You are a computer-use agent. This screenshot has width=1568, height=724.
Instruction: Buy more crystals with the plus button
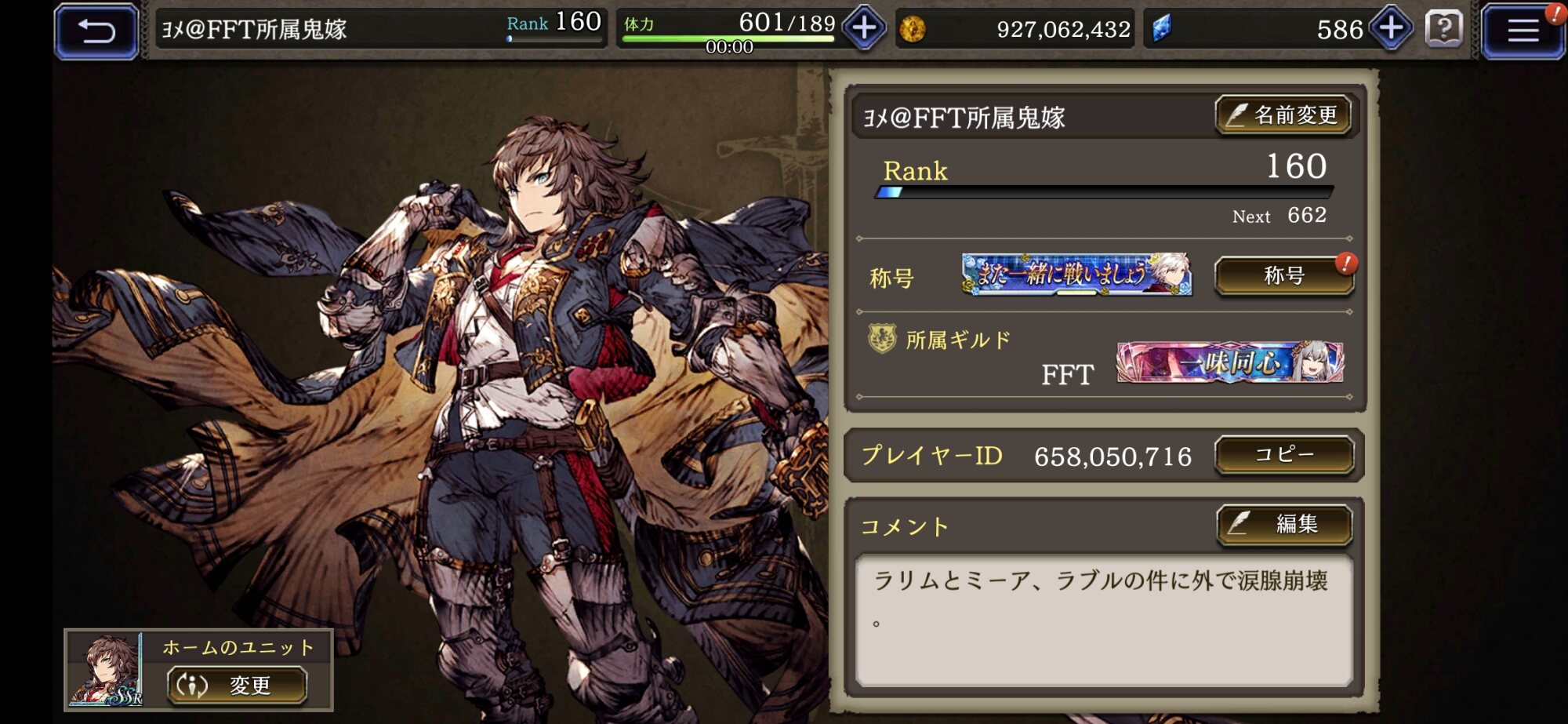1391,29
